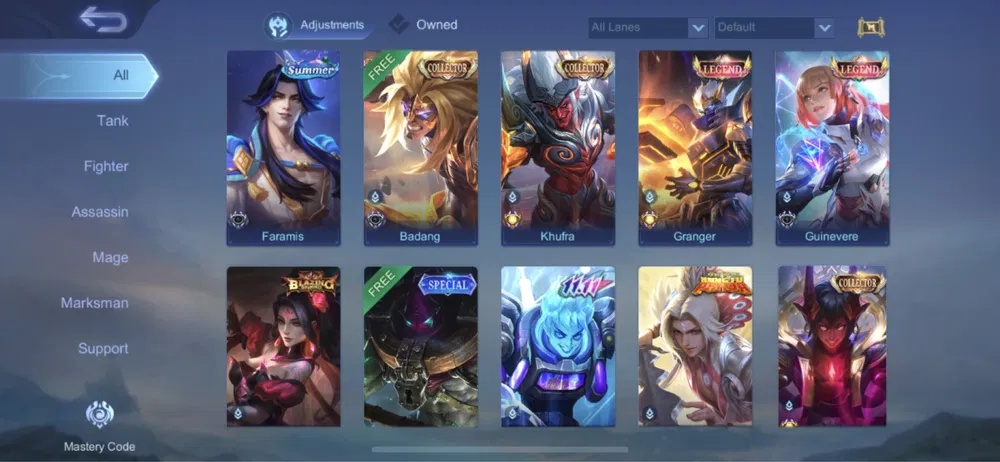View the Support heroes

103,349
